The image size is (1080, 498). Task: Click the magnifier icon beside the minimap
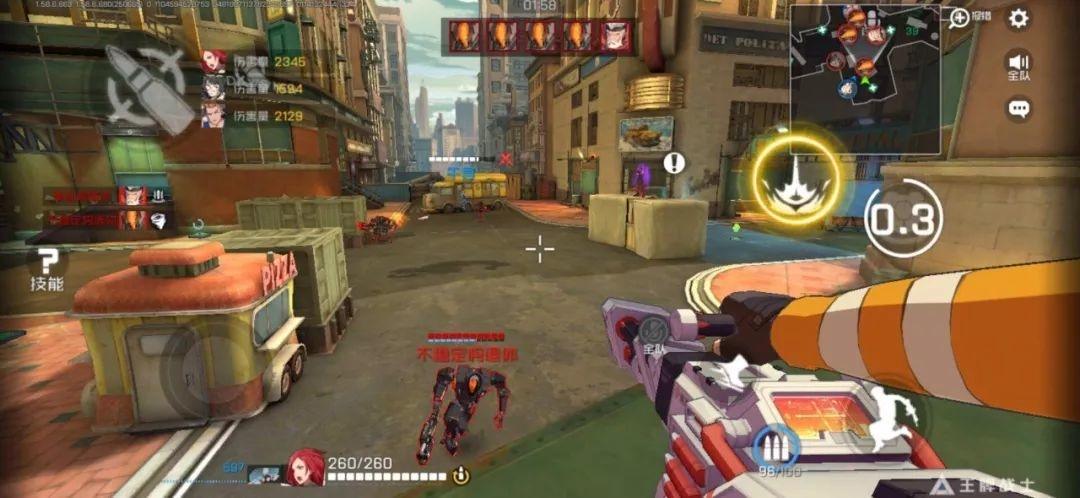pos(959,17)
